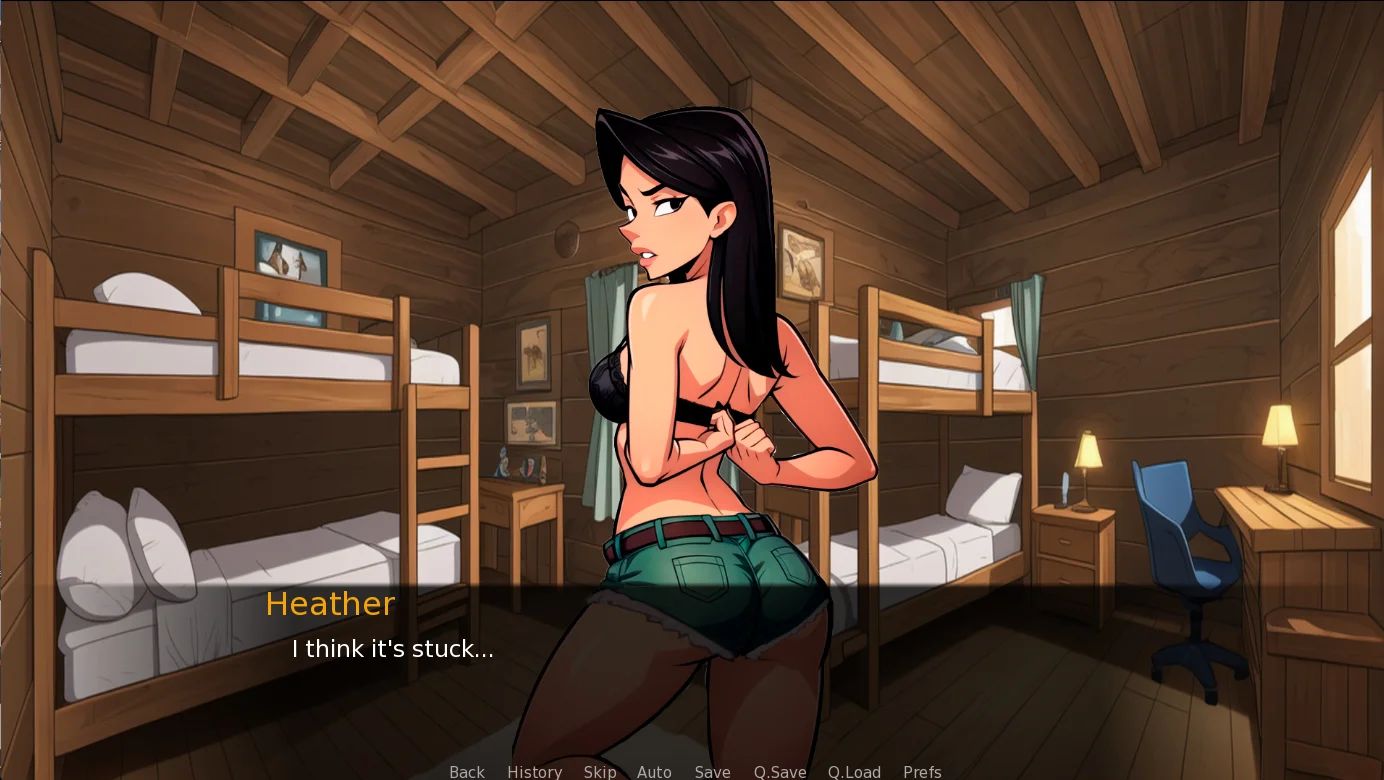Open the Prefs menu
This screenshot has width=1384, height=780.
coord(922,772)
